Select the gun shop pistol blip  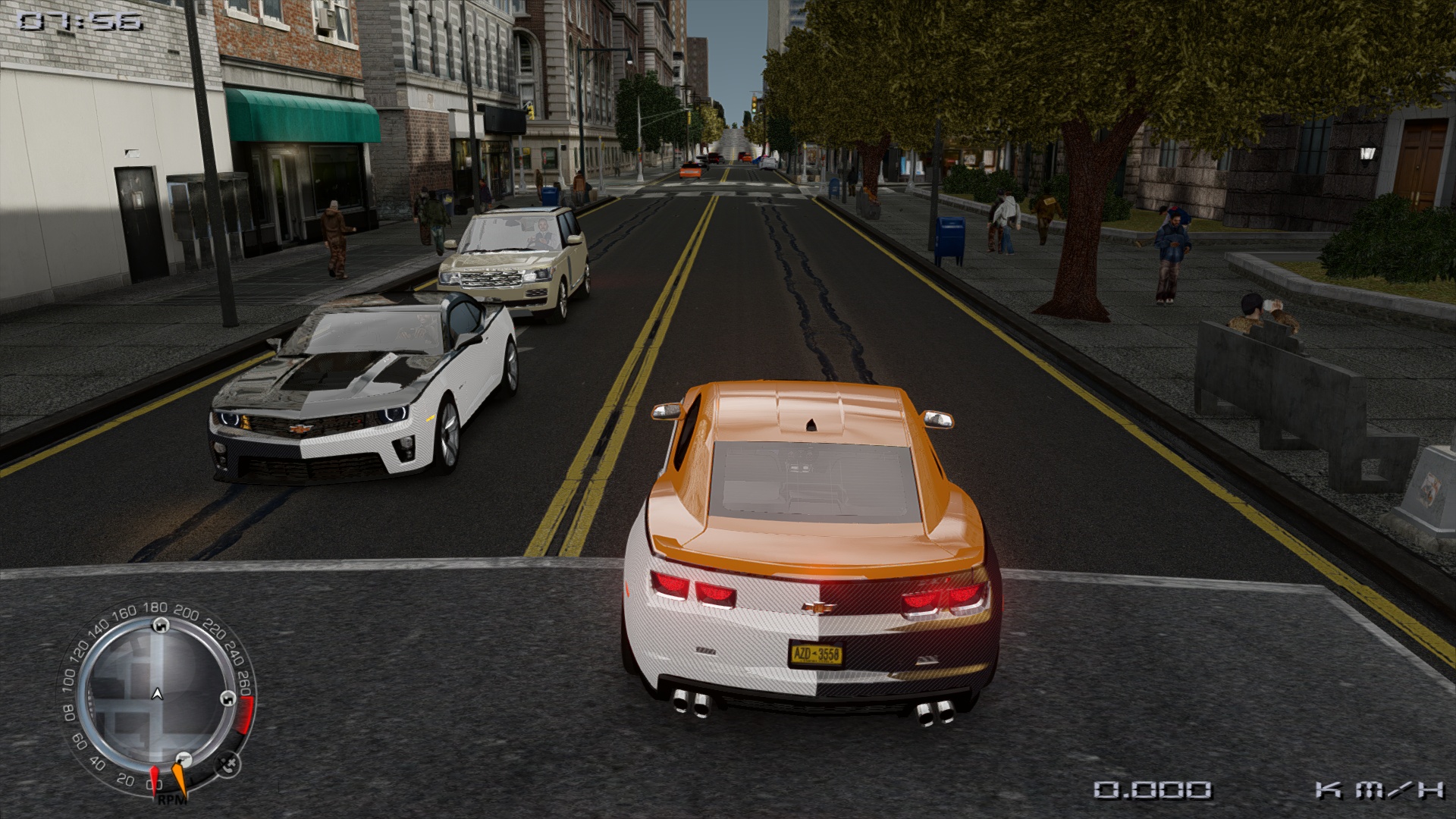pos(182,759)
